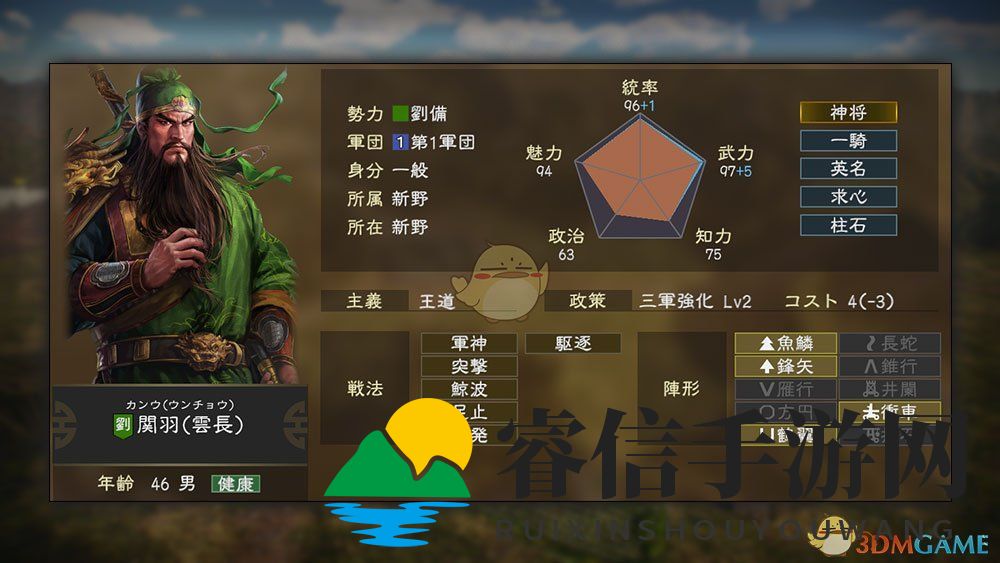The image size is (1000, 563).
Task: Click the 鯨波 tactic
Action: coord(469,390)
